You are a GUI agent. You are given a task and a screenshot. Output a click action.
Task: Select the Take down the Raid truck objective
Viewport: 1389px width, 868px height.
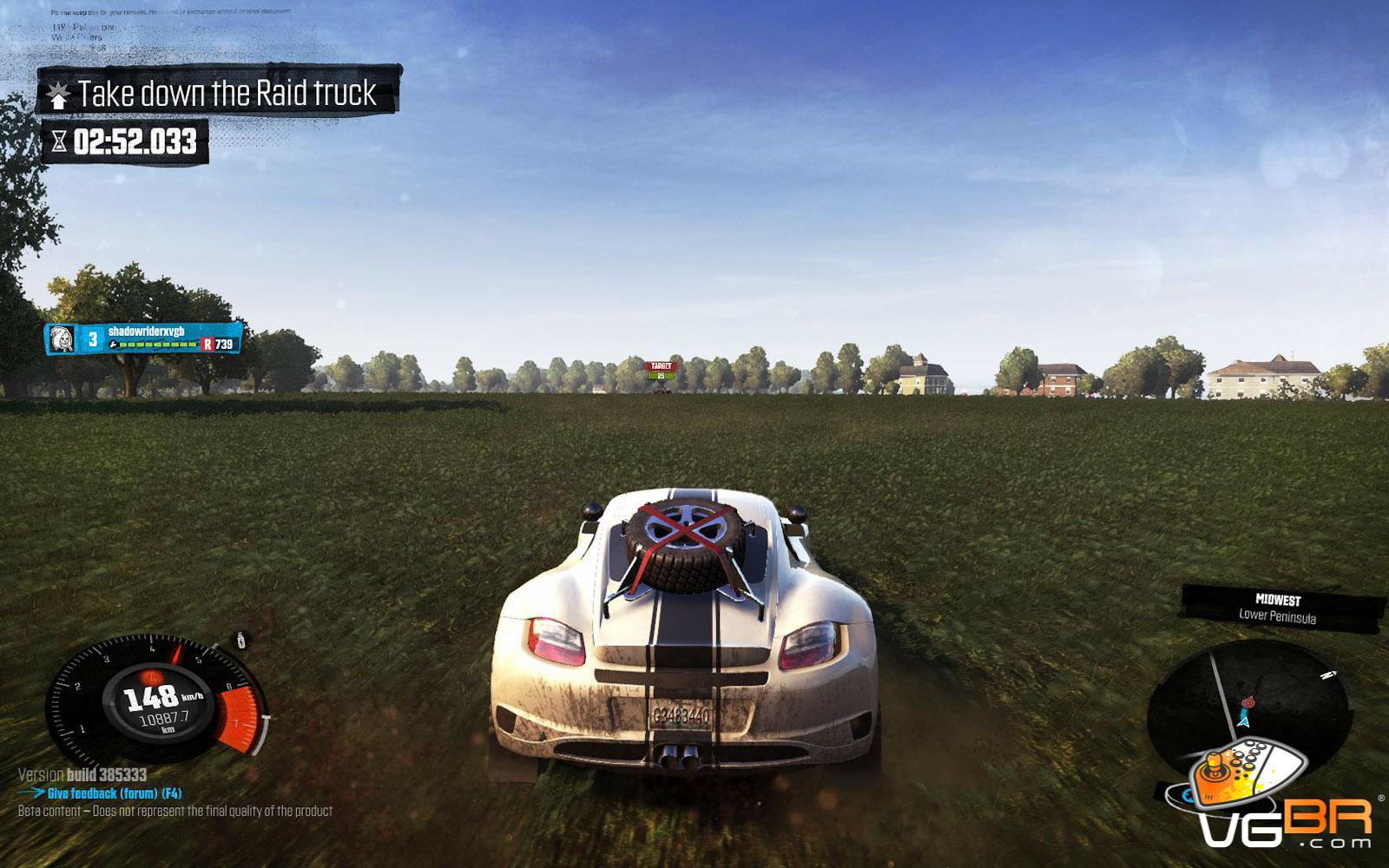tap(219, 93)
